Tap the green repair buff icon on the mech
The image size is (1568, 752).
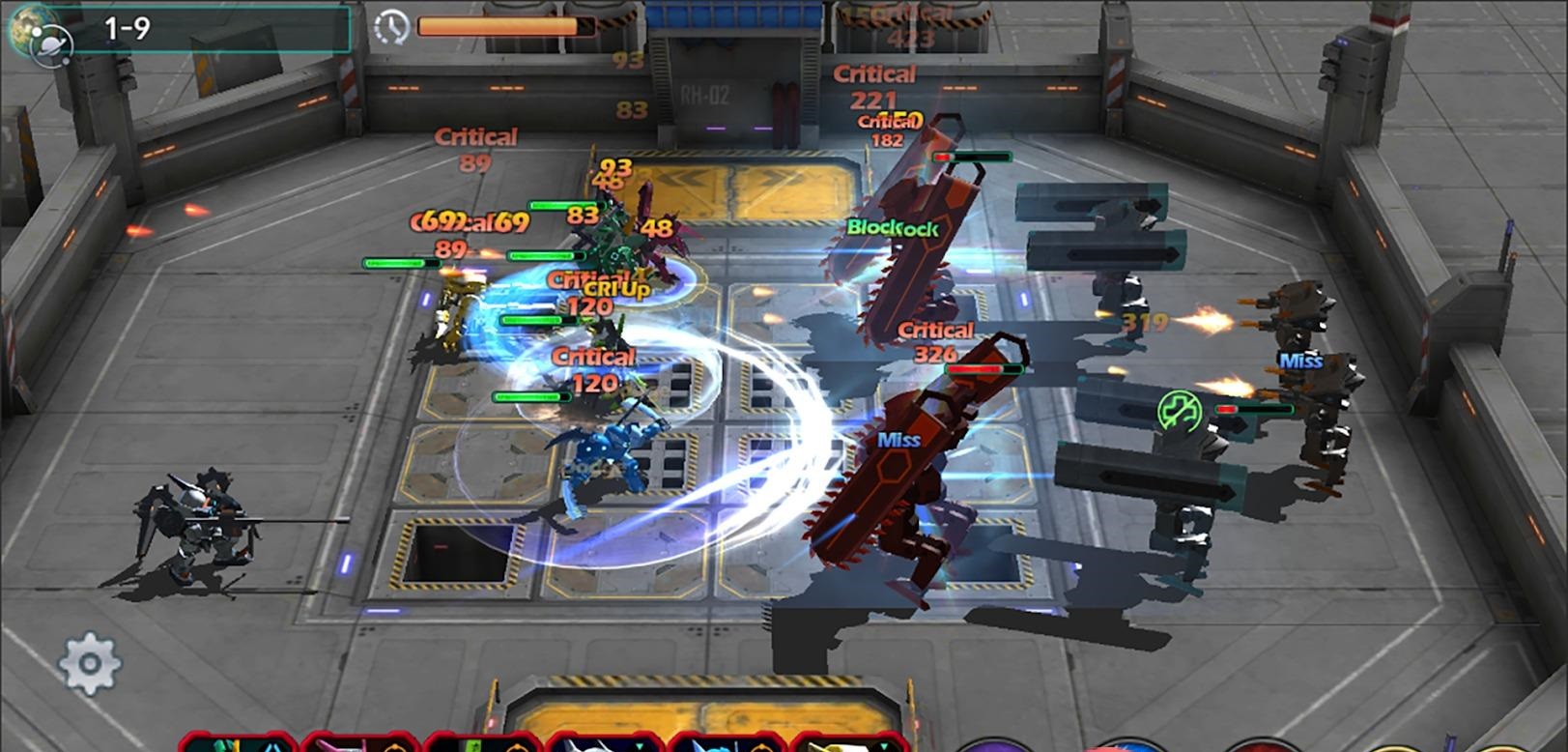coord(1181,410)
